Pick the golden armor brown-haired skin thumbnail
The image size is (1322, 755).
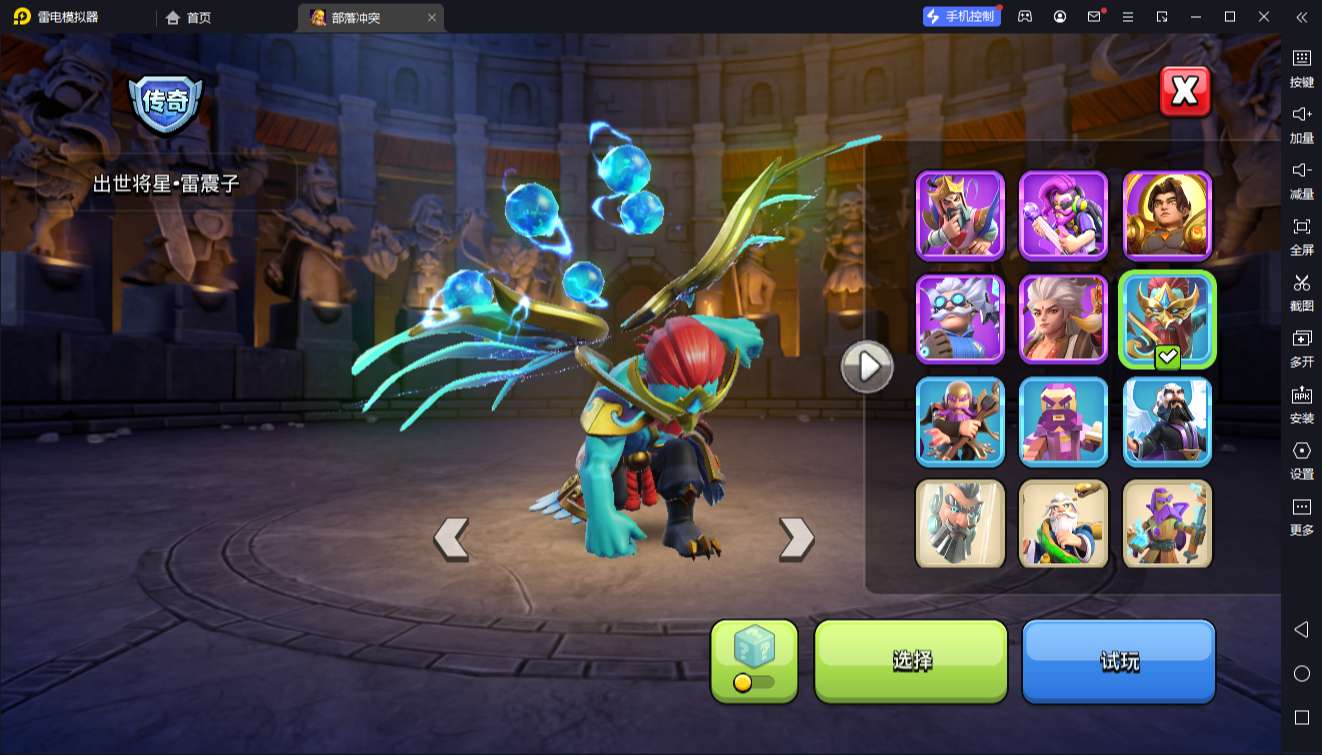[x=1167, y=215]
